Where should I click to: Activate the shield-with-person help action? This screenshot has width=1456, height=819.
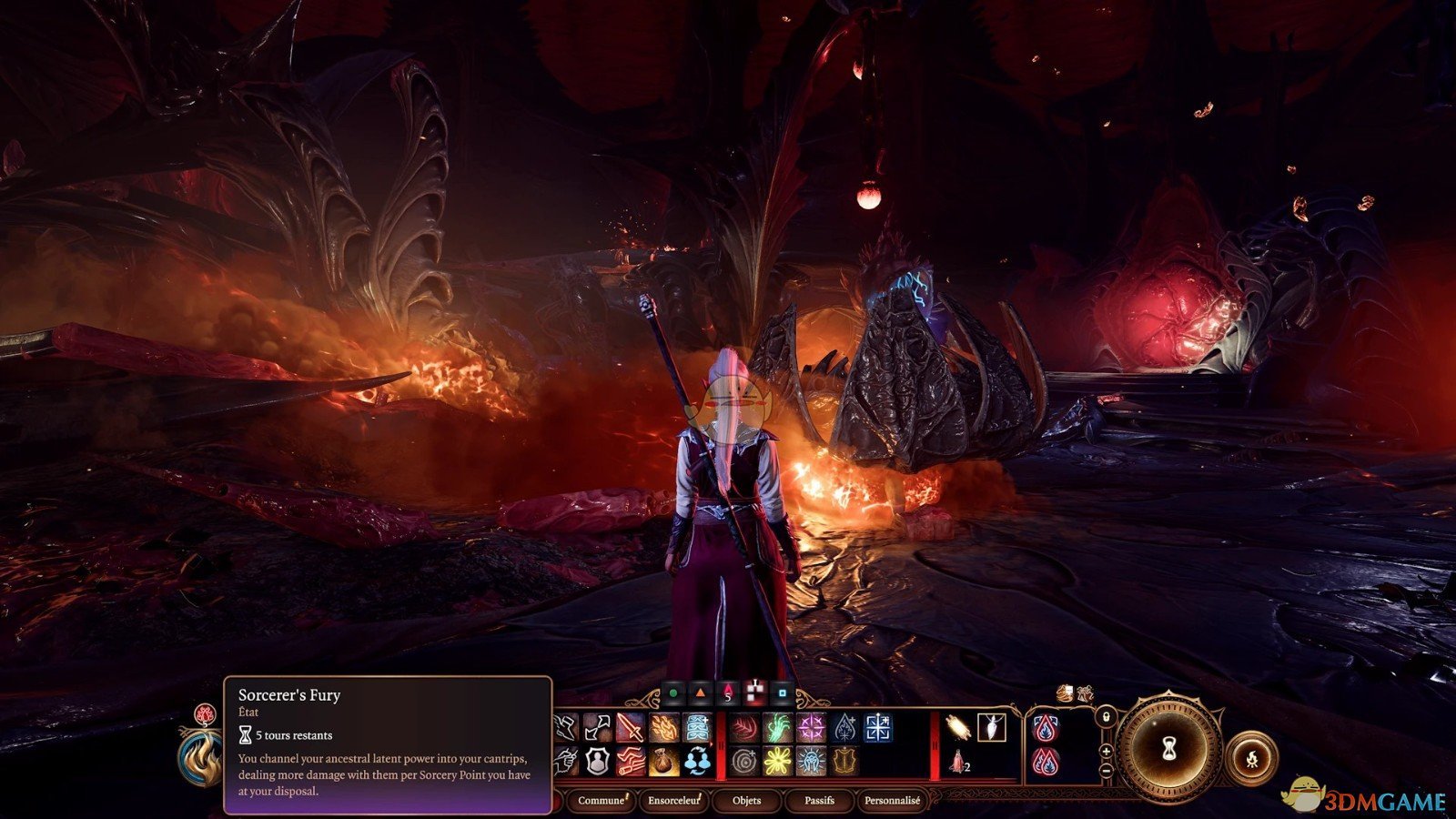(597, 761)
